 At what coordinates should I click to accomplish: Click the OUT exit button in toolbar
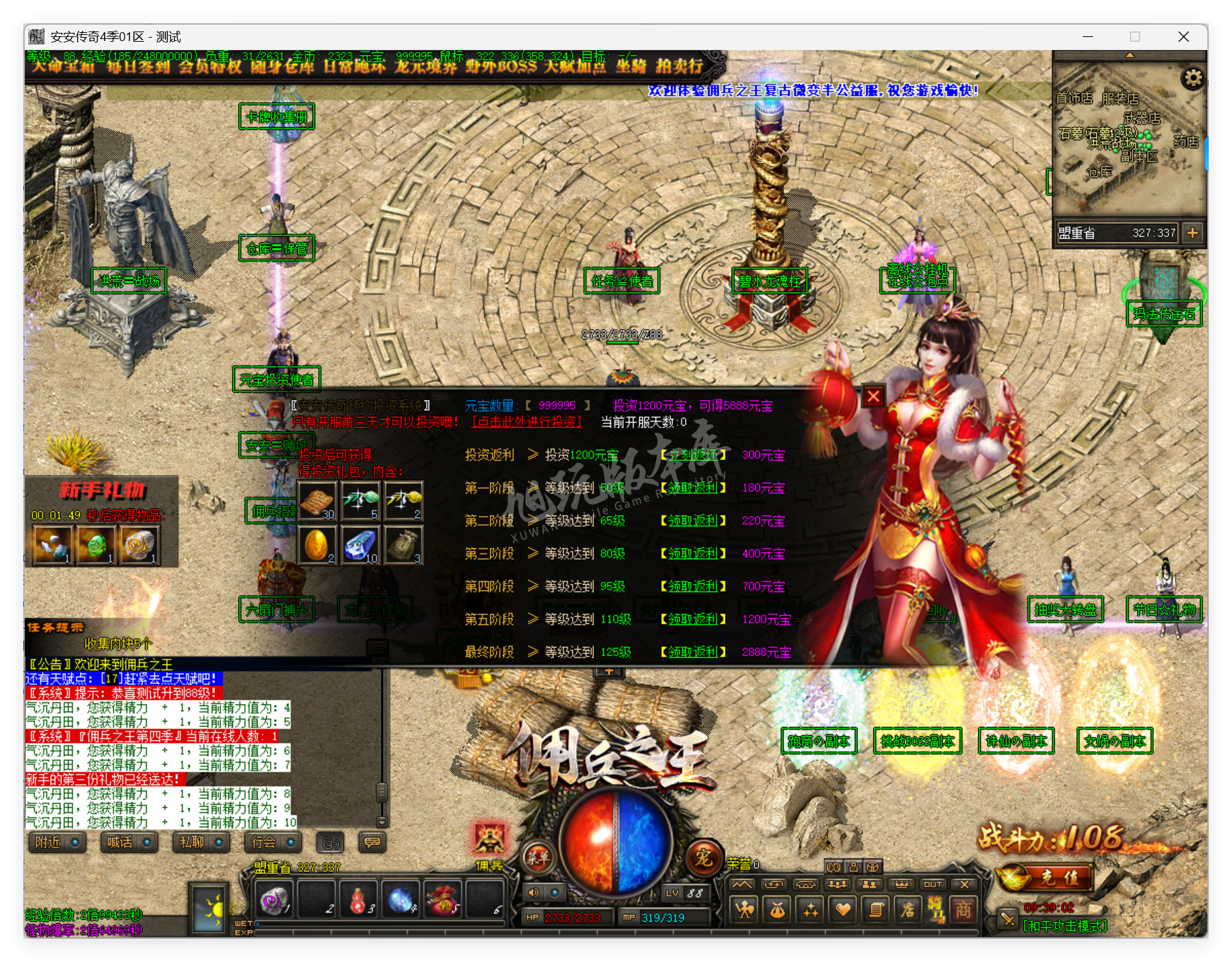pyautogui.click(x=933, y=884)
